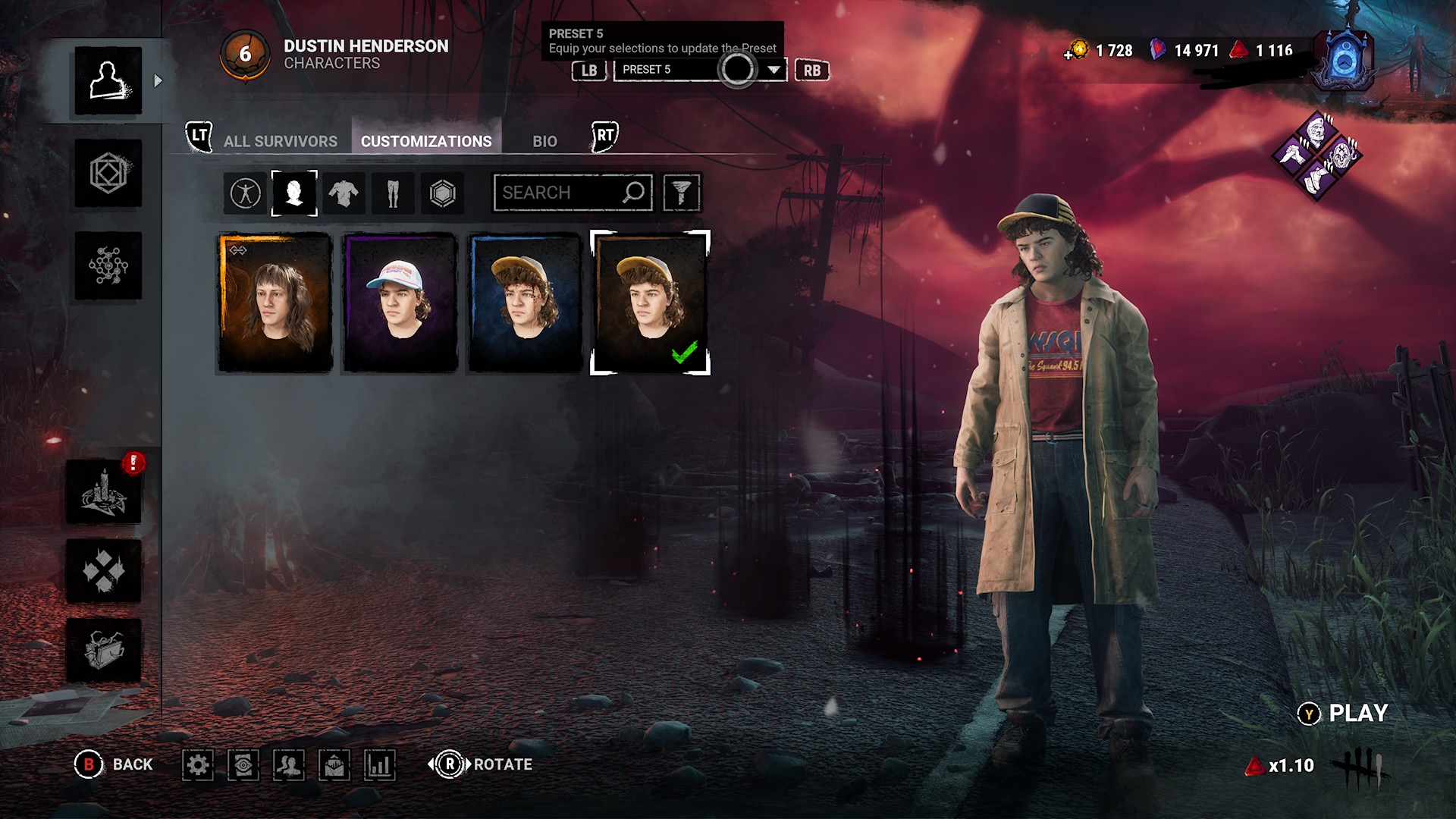Screen dimensions: 1456x819
Task: Select the Customizations tab
Action: pyautogui.click(x=426, y=141)
